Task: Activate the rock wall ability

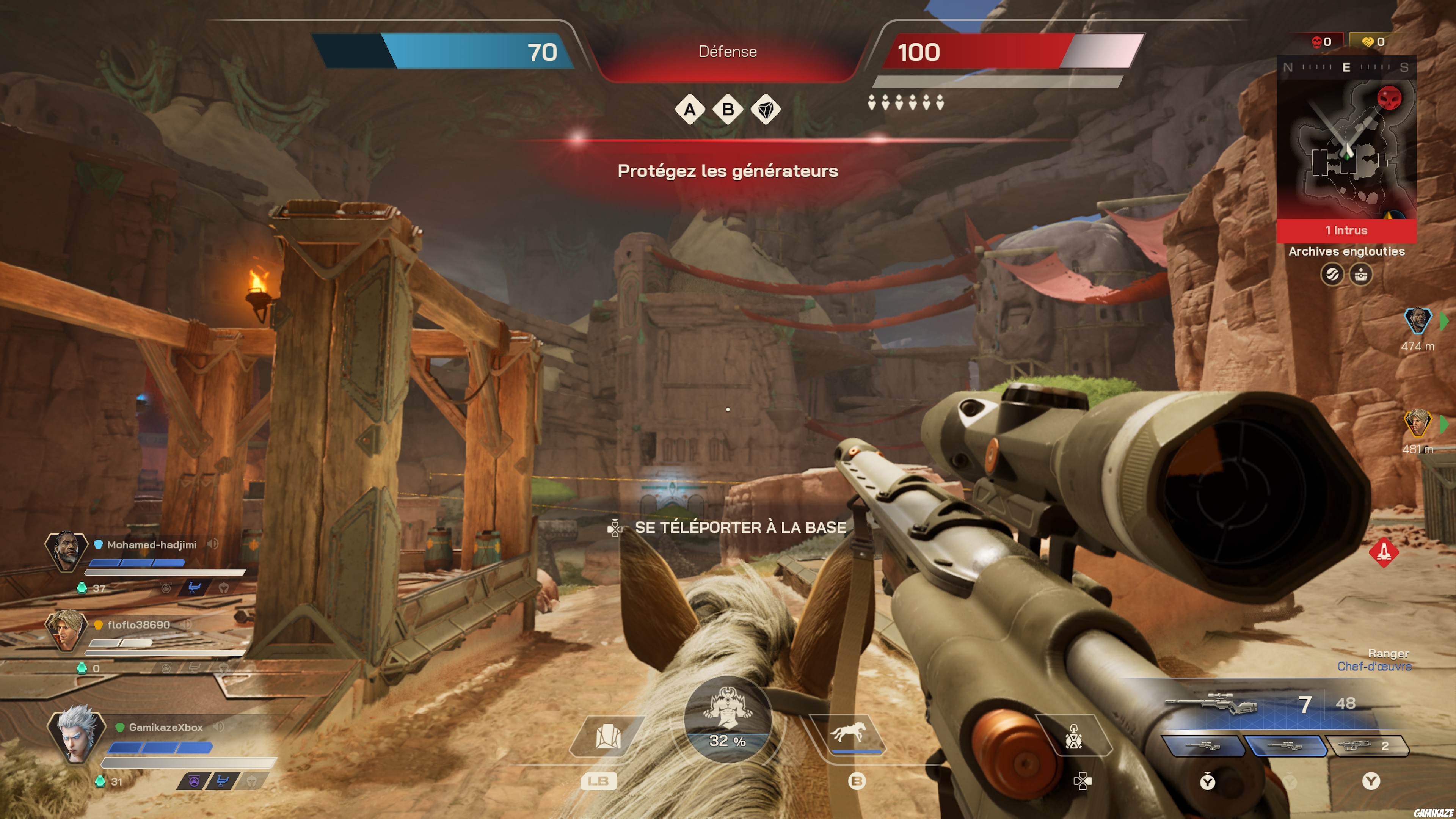Action: click(607, 737)
